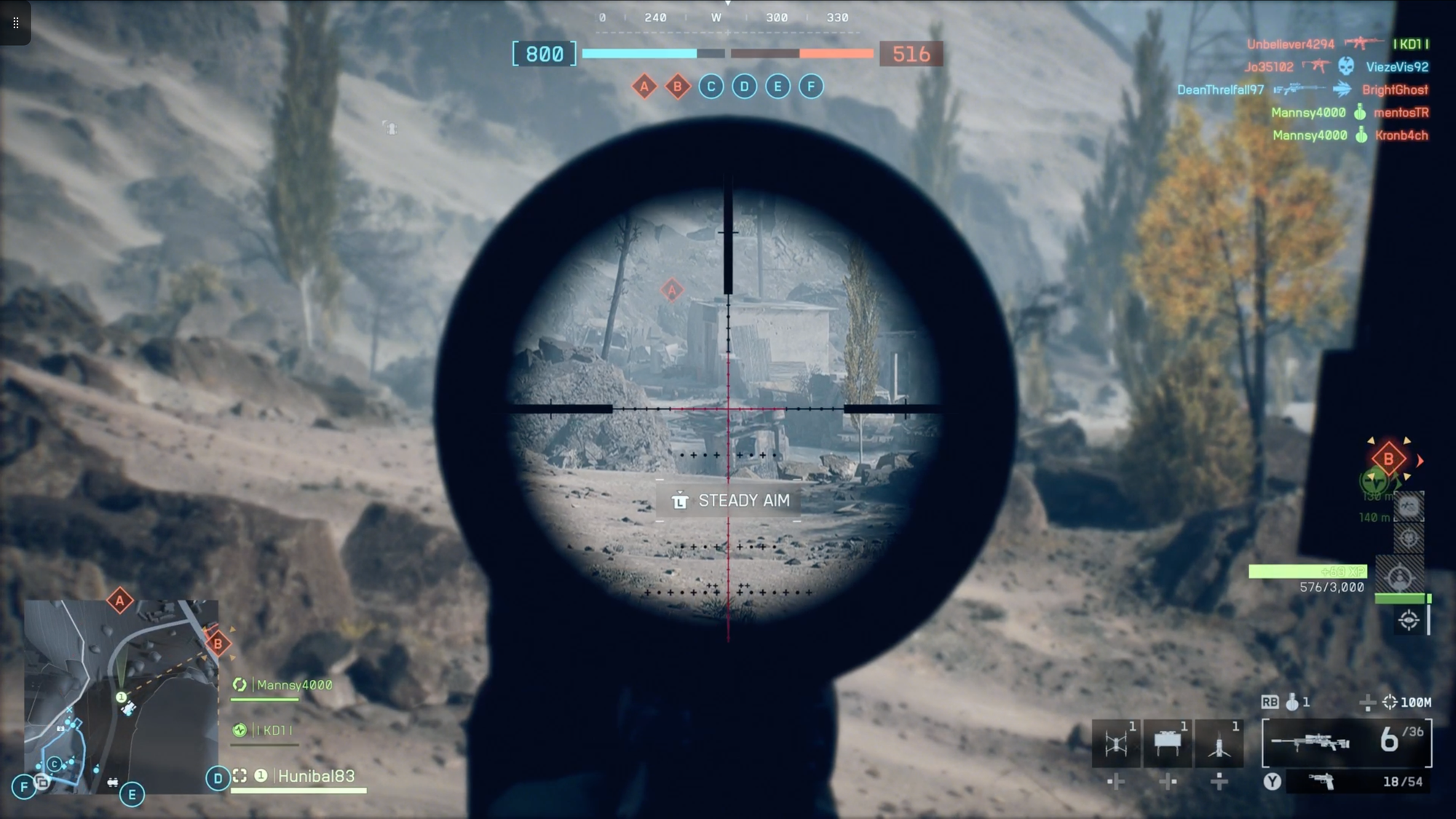Click the 100M zeroing distance indicator
This screenshot has width=1456, height=819.
pos(1408,702)
